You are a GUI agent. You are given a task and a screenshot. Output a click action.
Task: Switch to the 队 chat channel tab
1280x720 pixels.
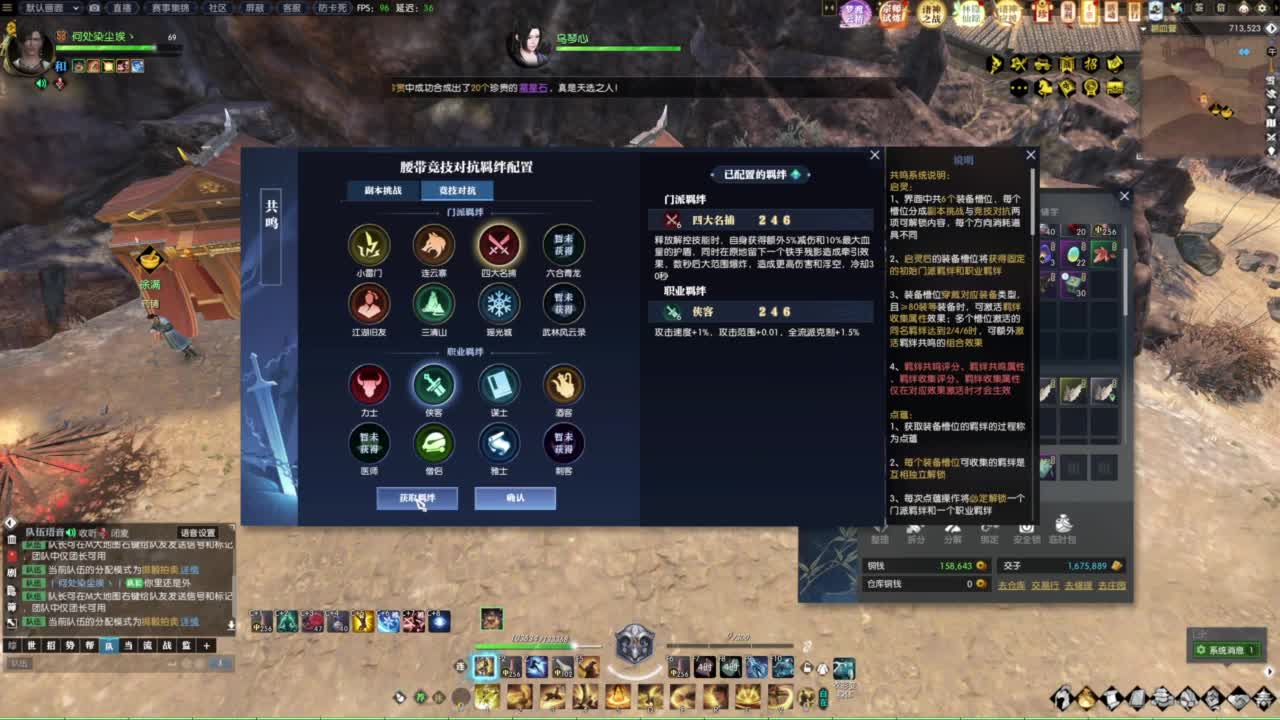pyautogui.click(x=108, y=645)
